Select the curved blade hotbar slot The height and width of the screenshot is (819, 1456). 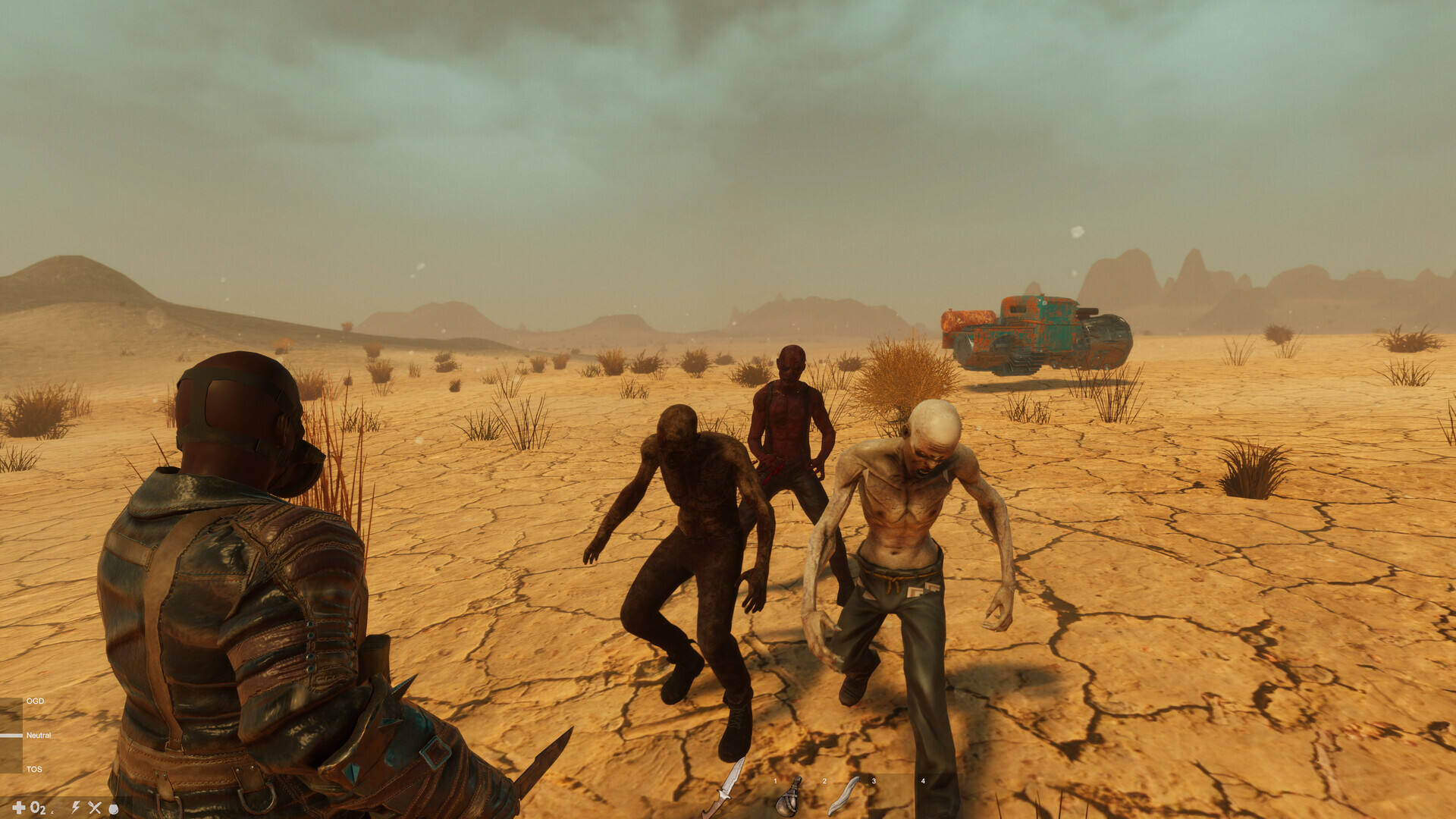click(x=843, y=795)
